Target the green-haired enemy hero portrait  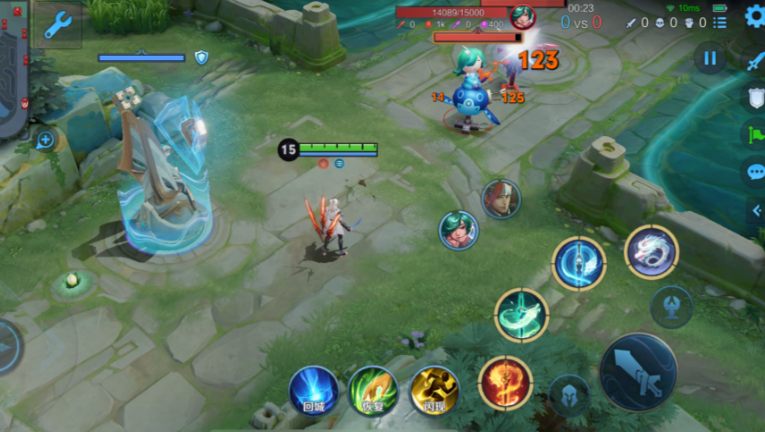[458, 230]
